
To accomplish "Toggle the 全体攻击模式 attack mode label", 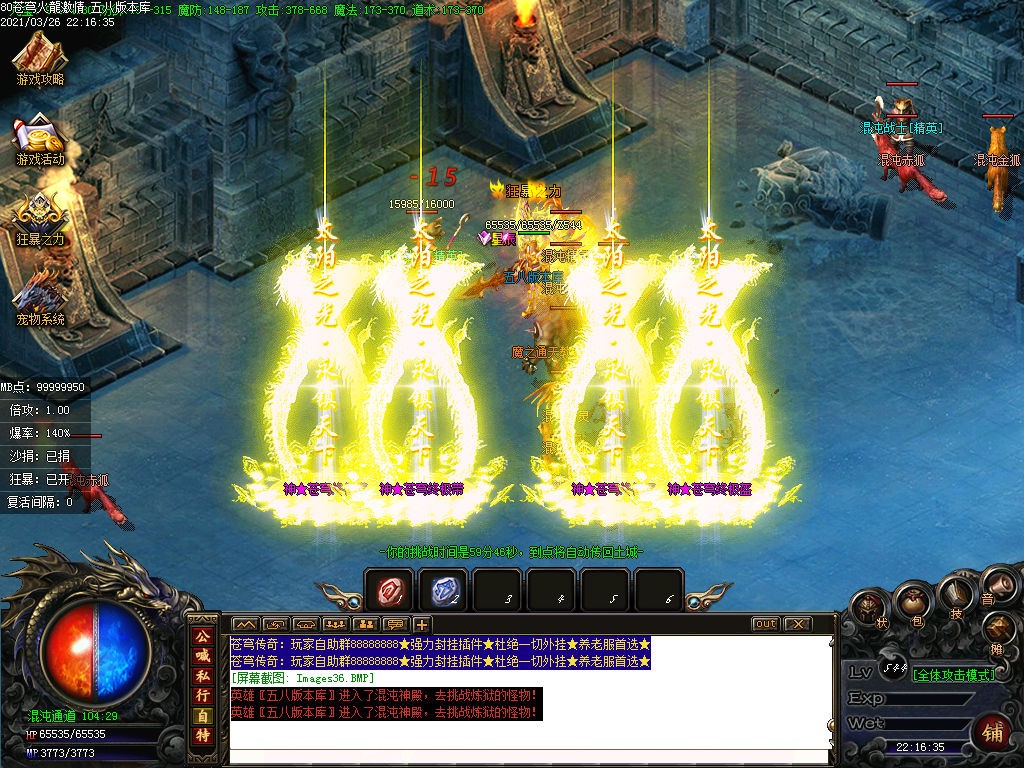I will pos(953,675).
